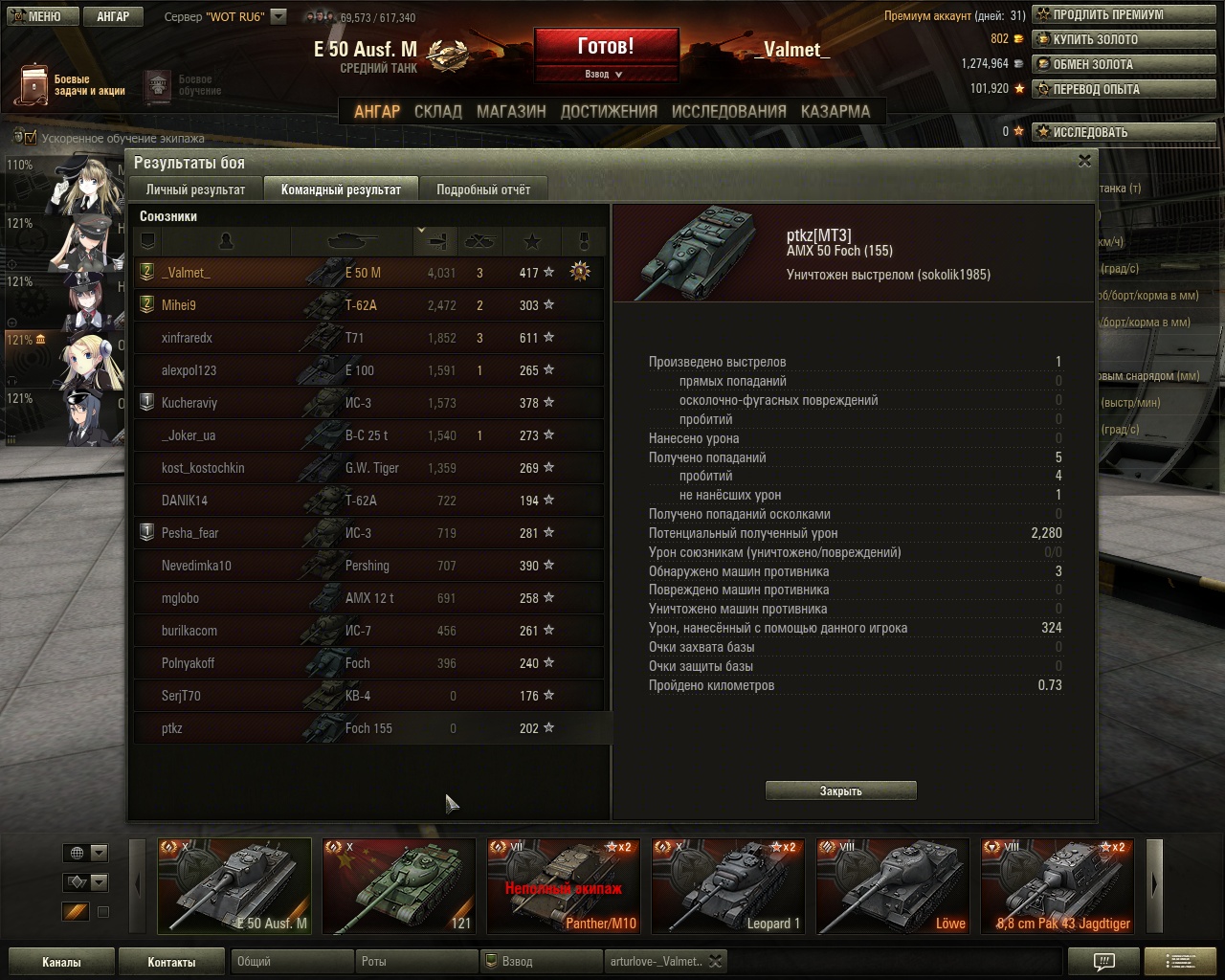Open the Склад section
Image resolution: width=1225 pixels, height=980 pixels.
click(437, 111)
